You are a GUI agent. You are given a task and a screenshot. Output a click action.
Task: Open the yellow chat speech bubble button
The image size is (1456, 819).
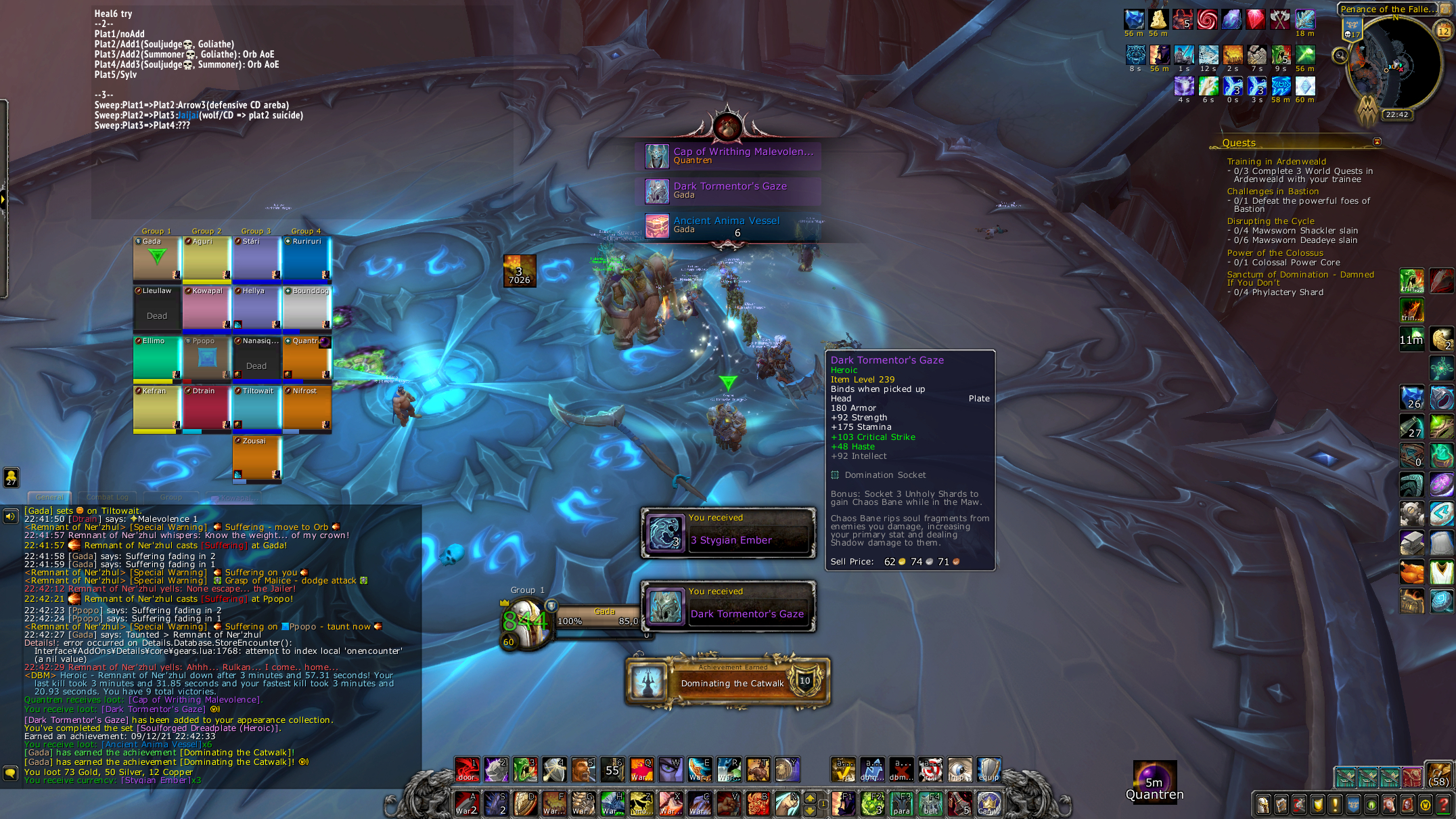coord(10,772)
